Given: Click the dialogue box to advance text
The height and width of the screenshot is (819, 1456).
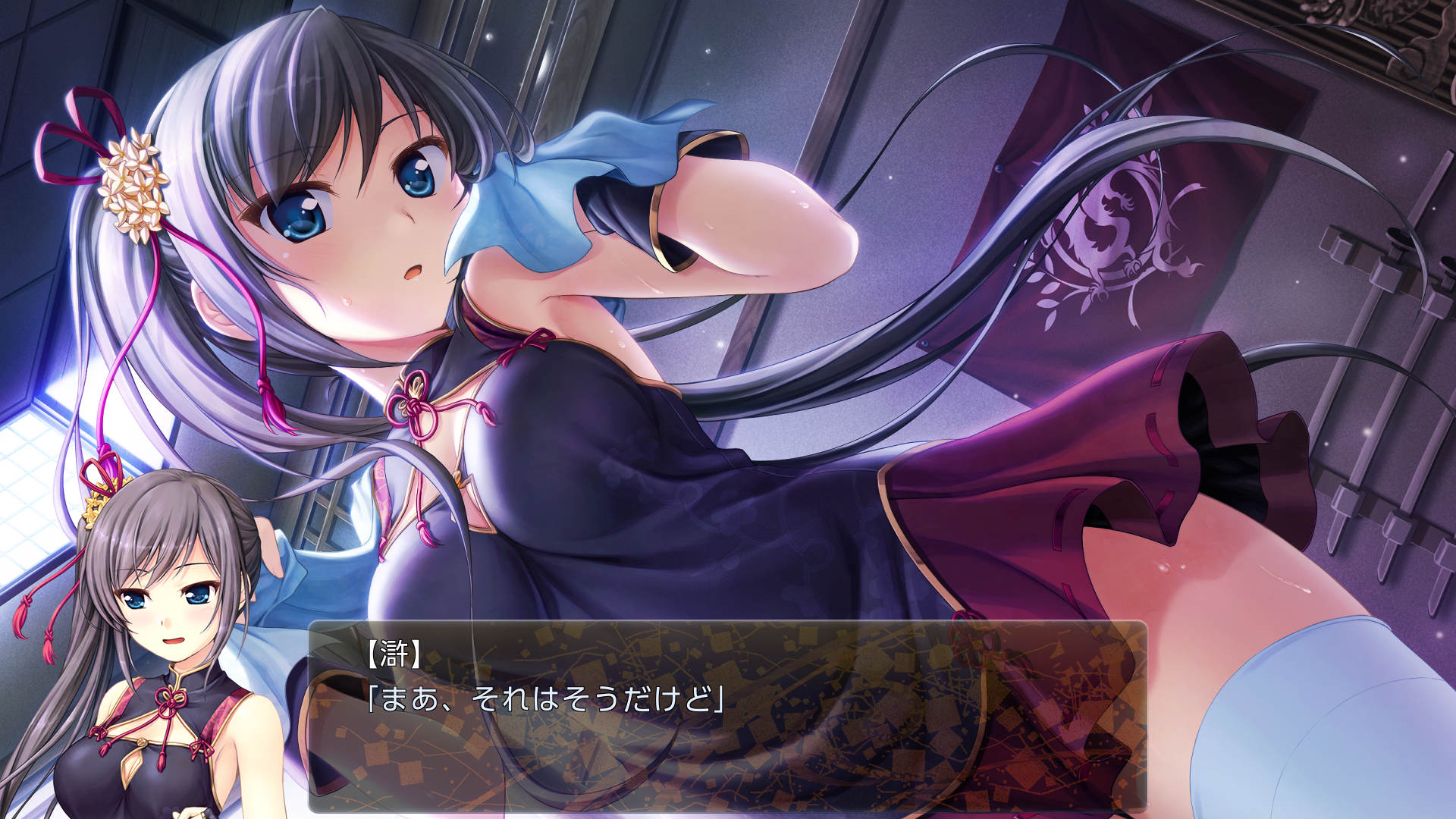Looking at the screenshot, I should pyautogui.click(x=728, y=720).
